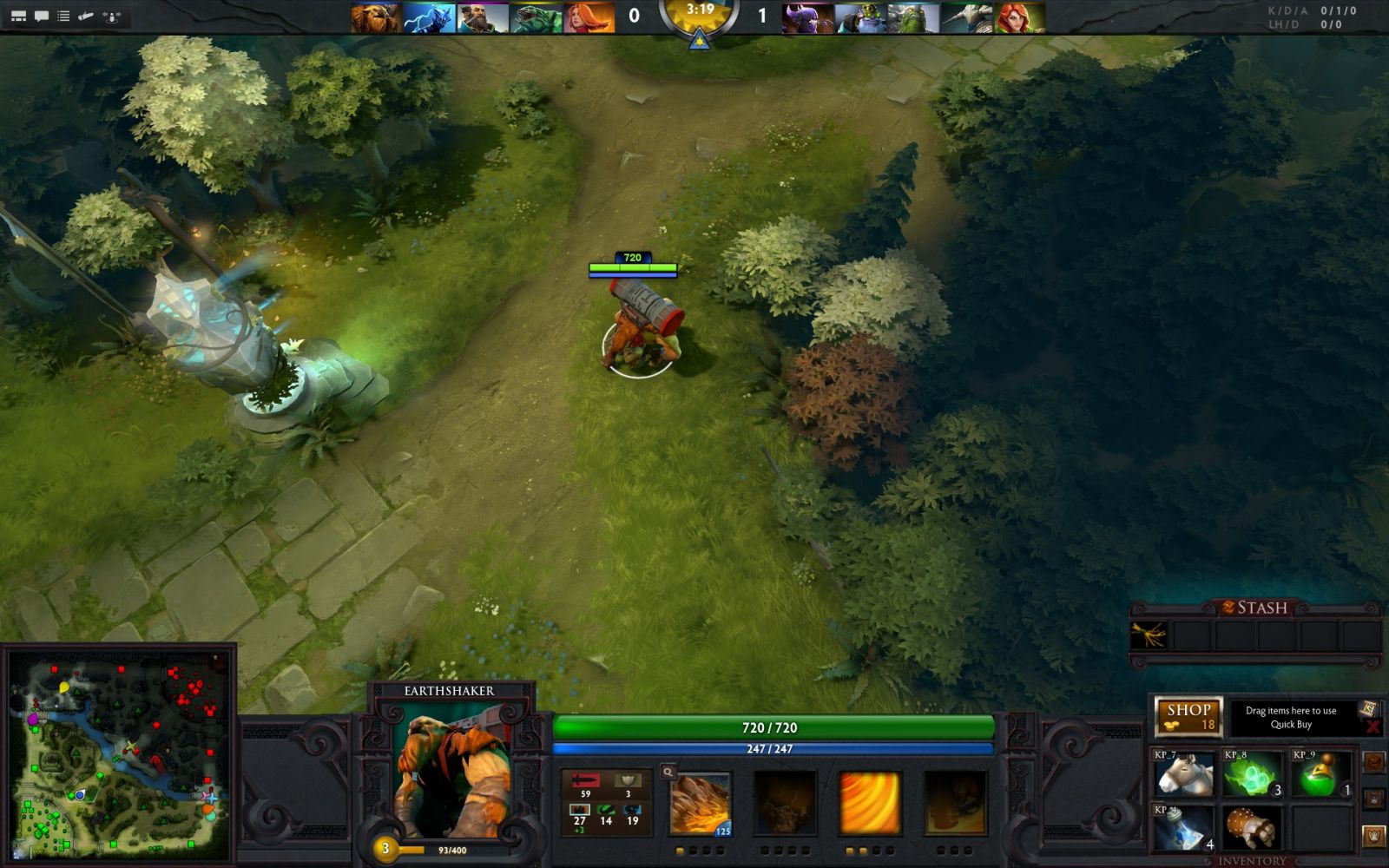Use the Animal Courier item
The width and height of the screenshot is (1389, 868).
(1184, 773)
